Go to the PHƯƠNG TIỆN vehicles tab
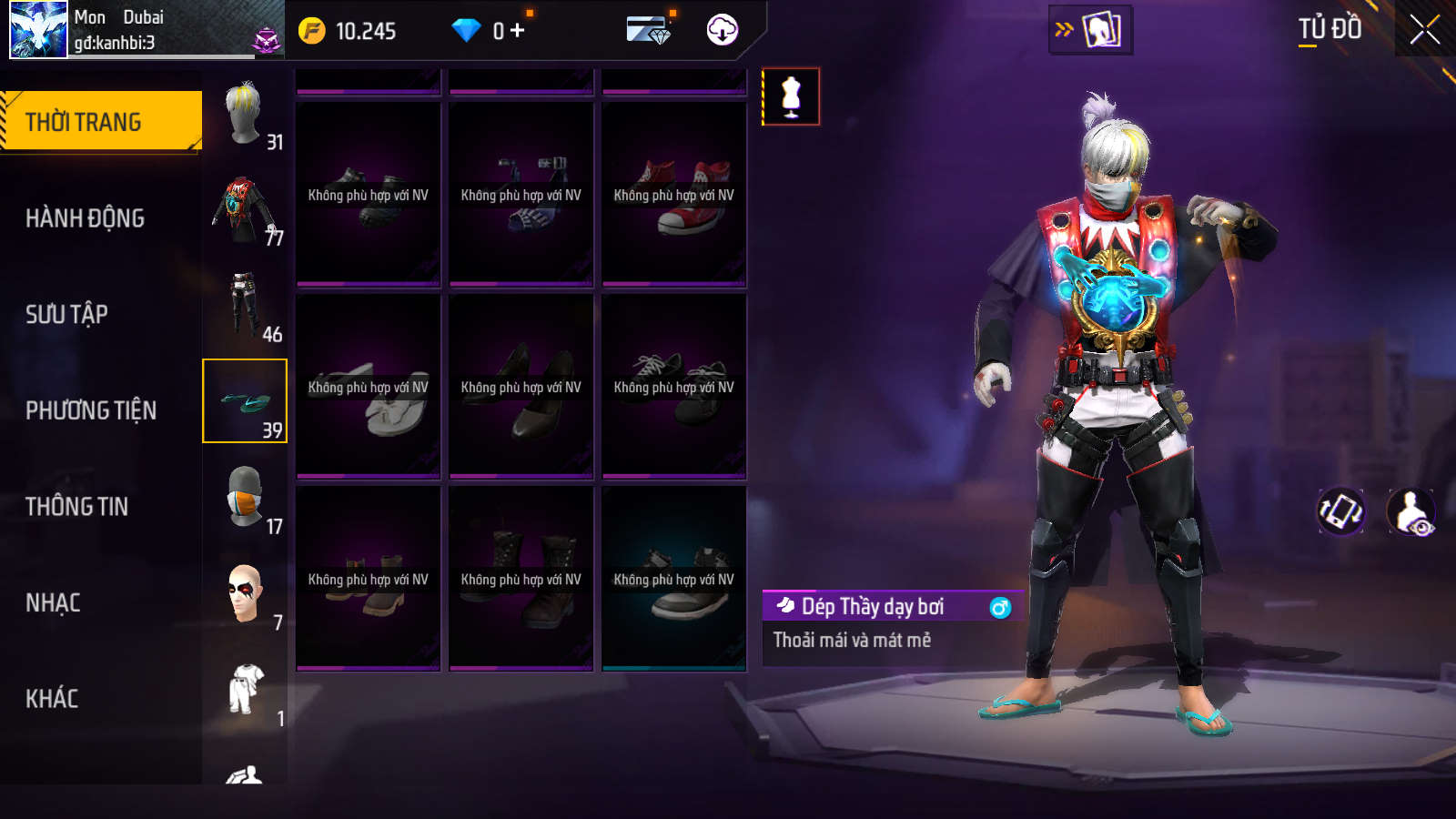 click(x=91, y=410)
